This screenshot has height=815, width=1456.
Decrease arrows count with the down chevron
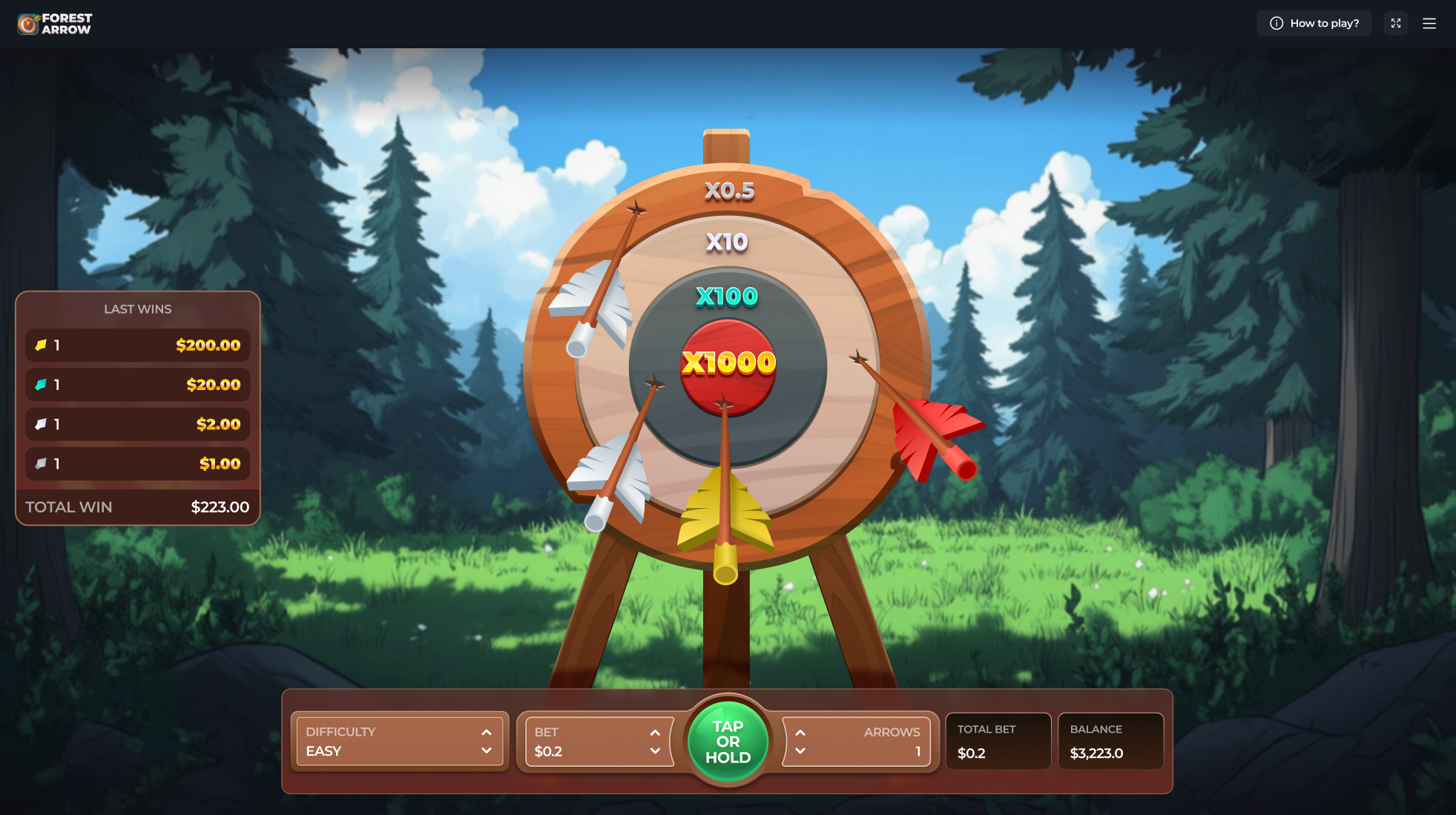click(x=800, y=750)
